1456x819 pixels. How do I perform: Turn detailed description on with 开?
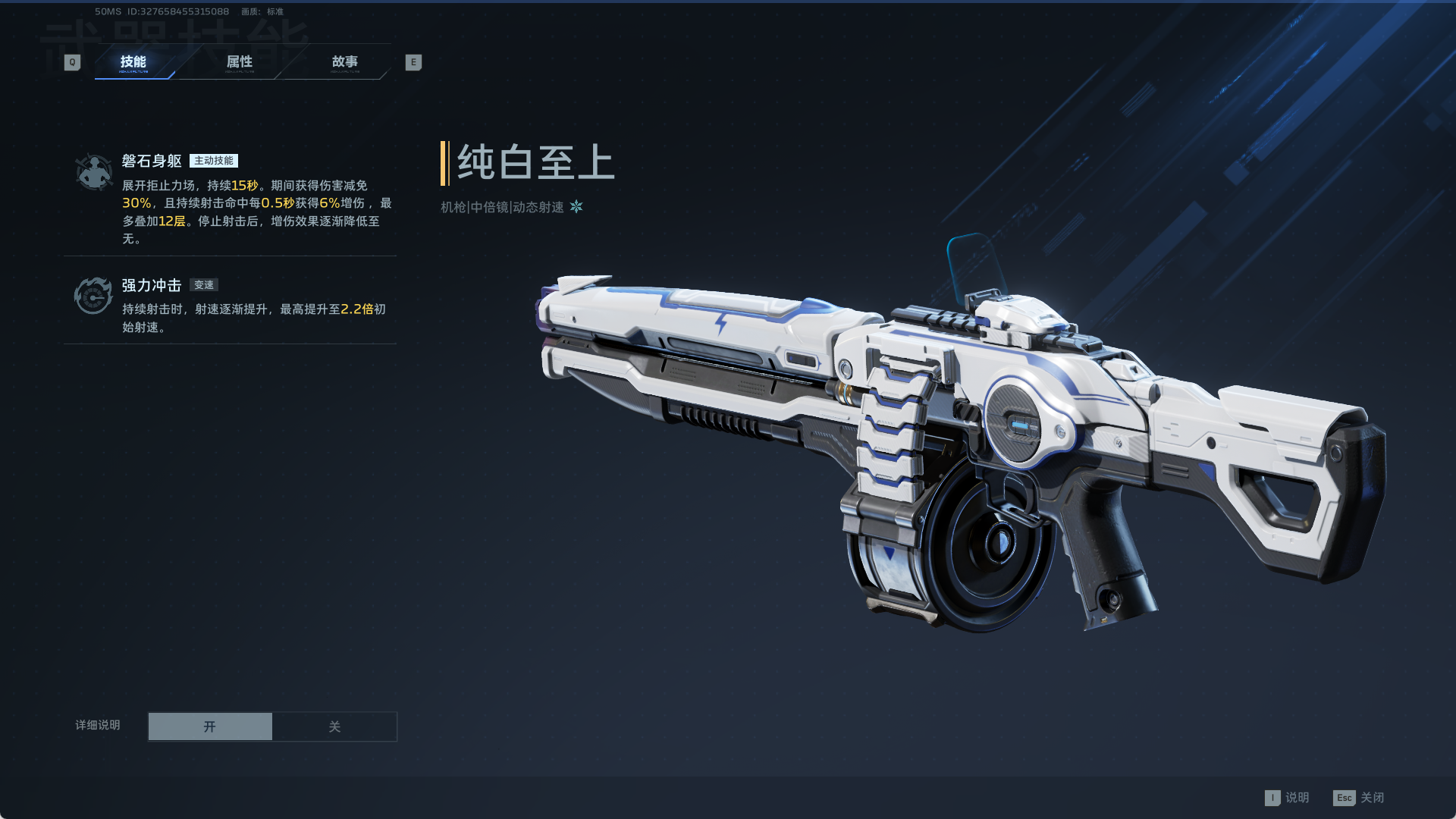point(210,726)
